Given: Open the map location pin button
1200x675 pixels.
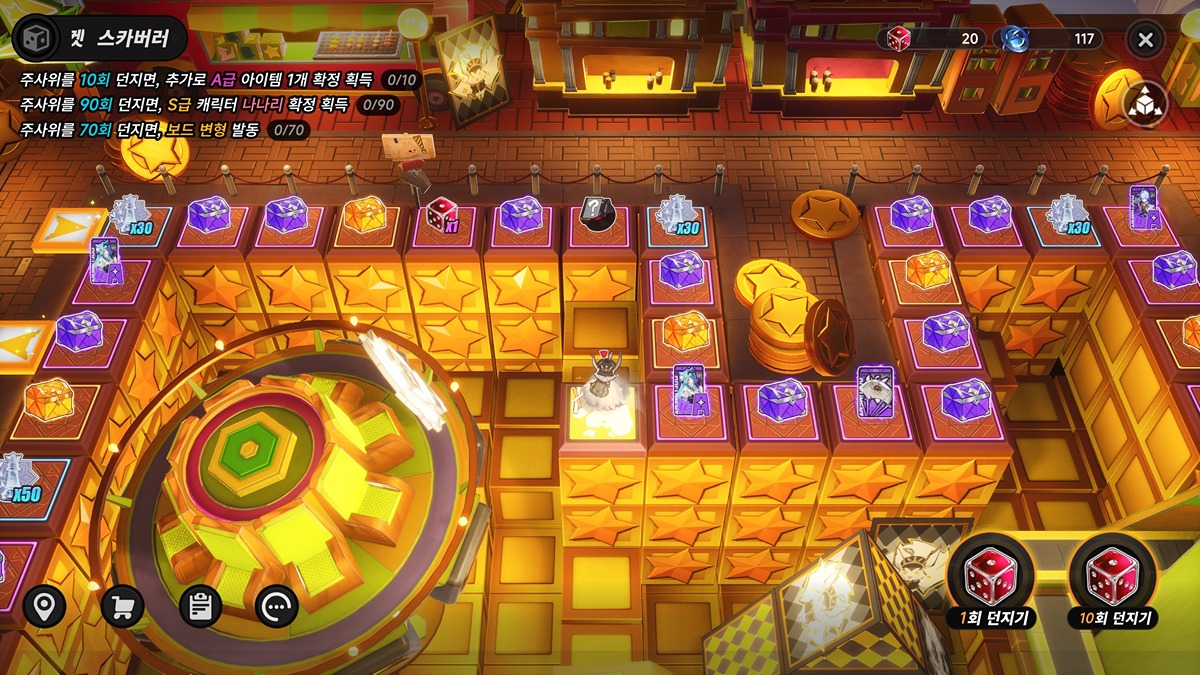Looking at the screenshot, I should [x=44, y=606].
